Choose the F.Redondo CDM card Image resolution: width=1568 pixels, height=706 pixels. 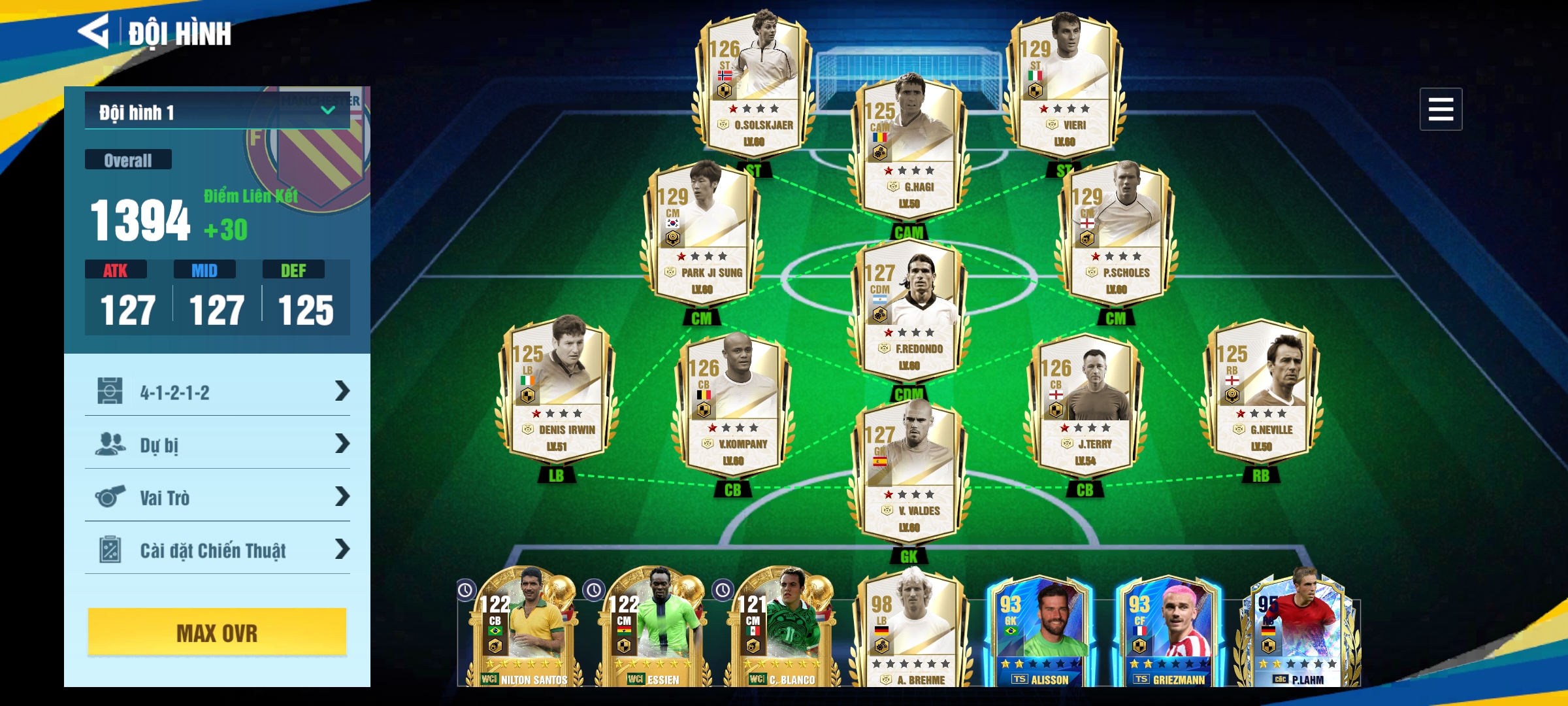click(x=909, y=309)
